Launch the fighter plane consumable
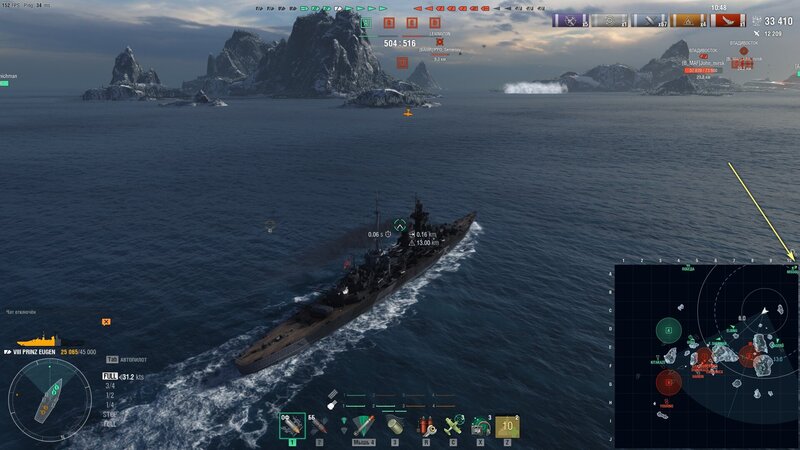Screen dimensions: 800x450 453,427
